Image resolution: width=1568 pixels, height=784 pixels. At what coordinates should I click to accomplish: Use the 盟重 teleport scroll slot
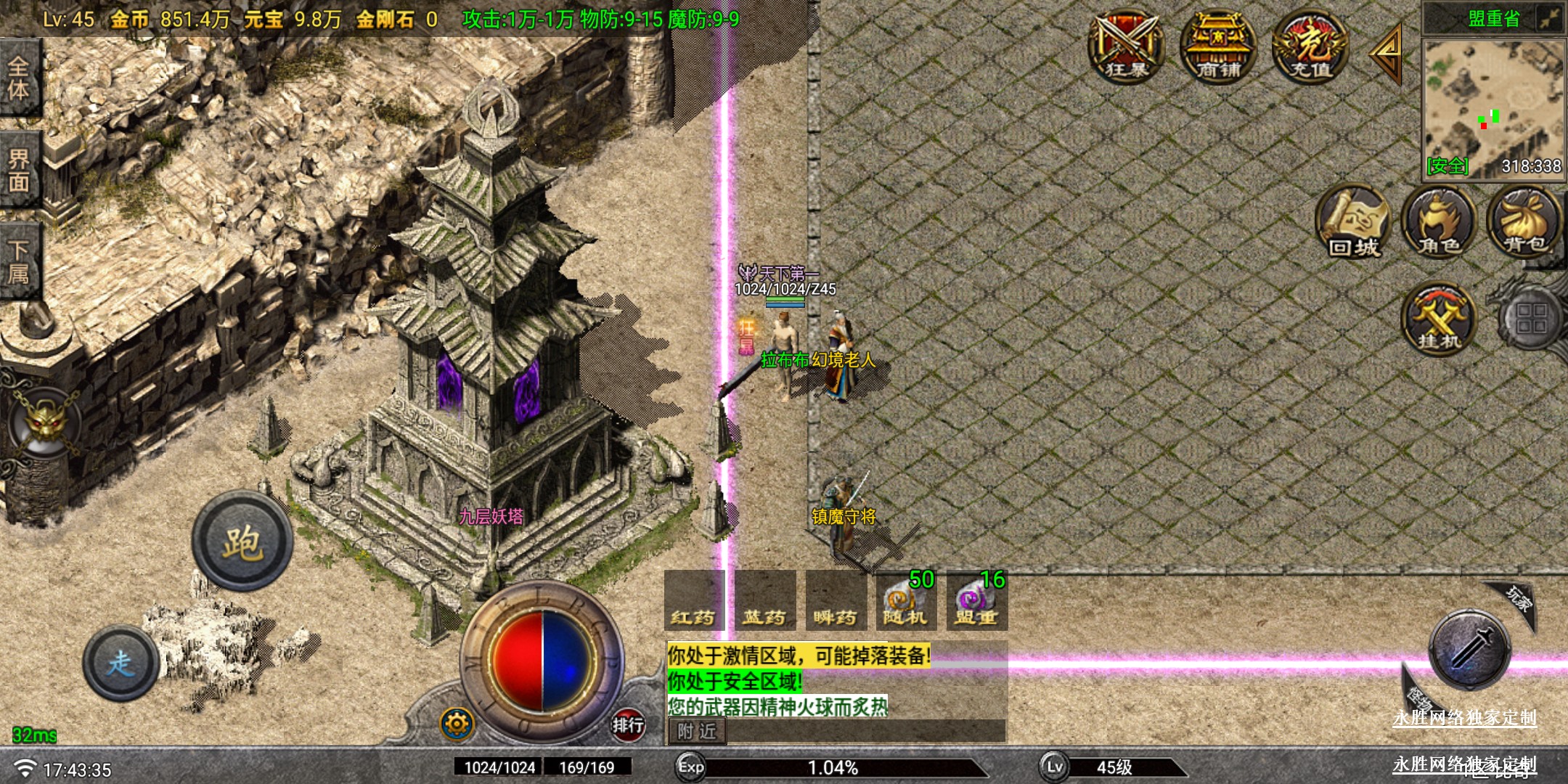[x=976, y=601]
